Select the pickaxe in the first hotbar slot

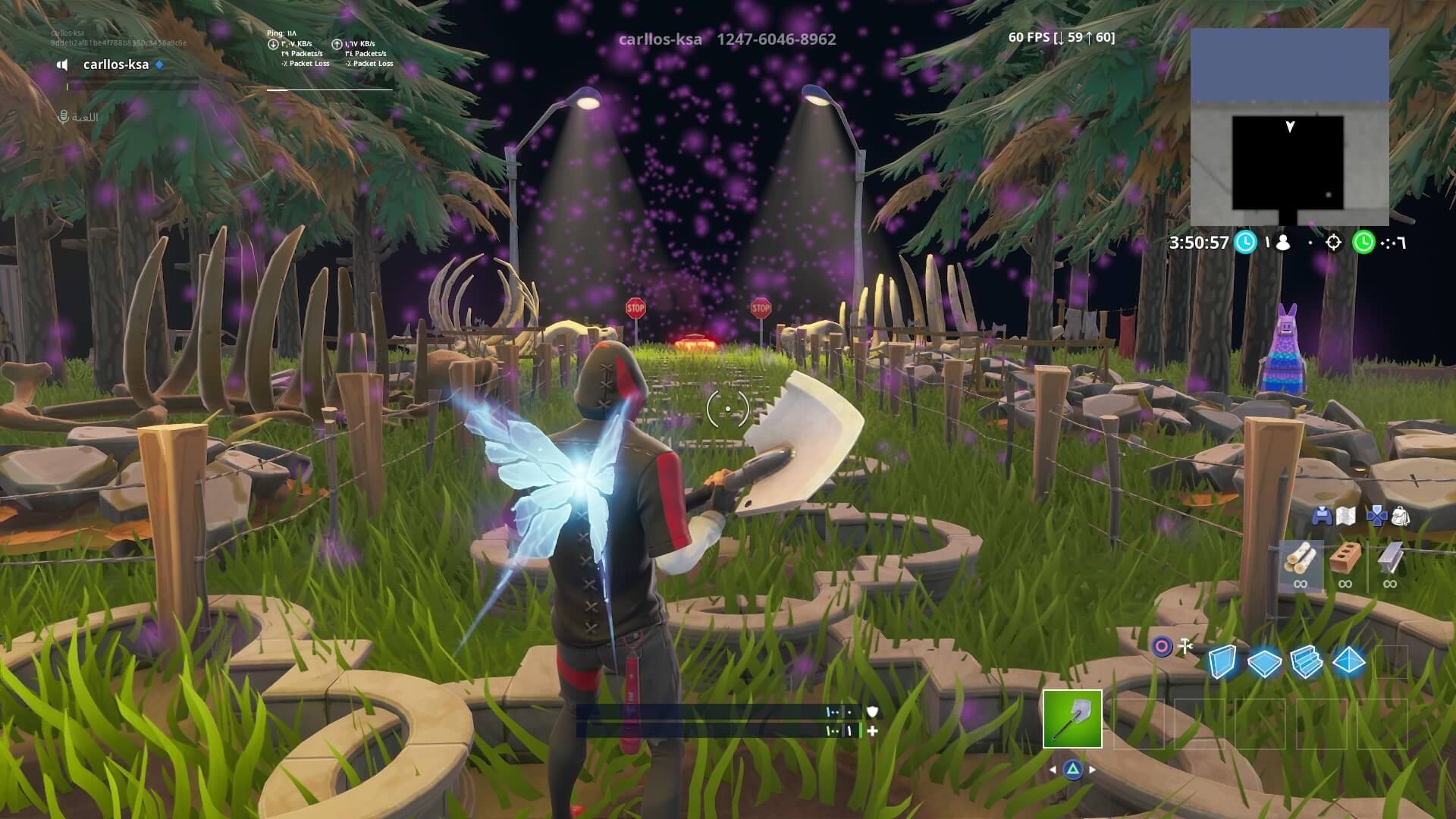coord(1072,718)
